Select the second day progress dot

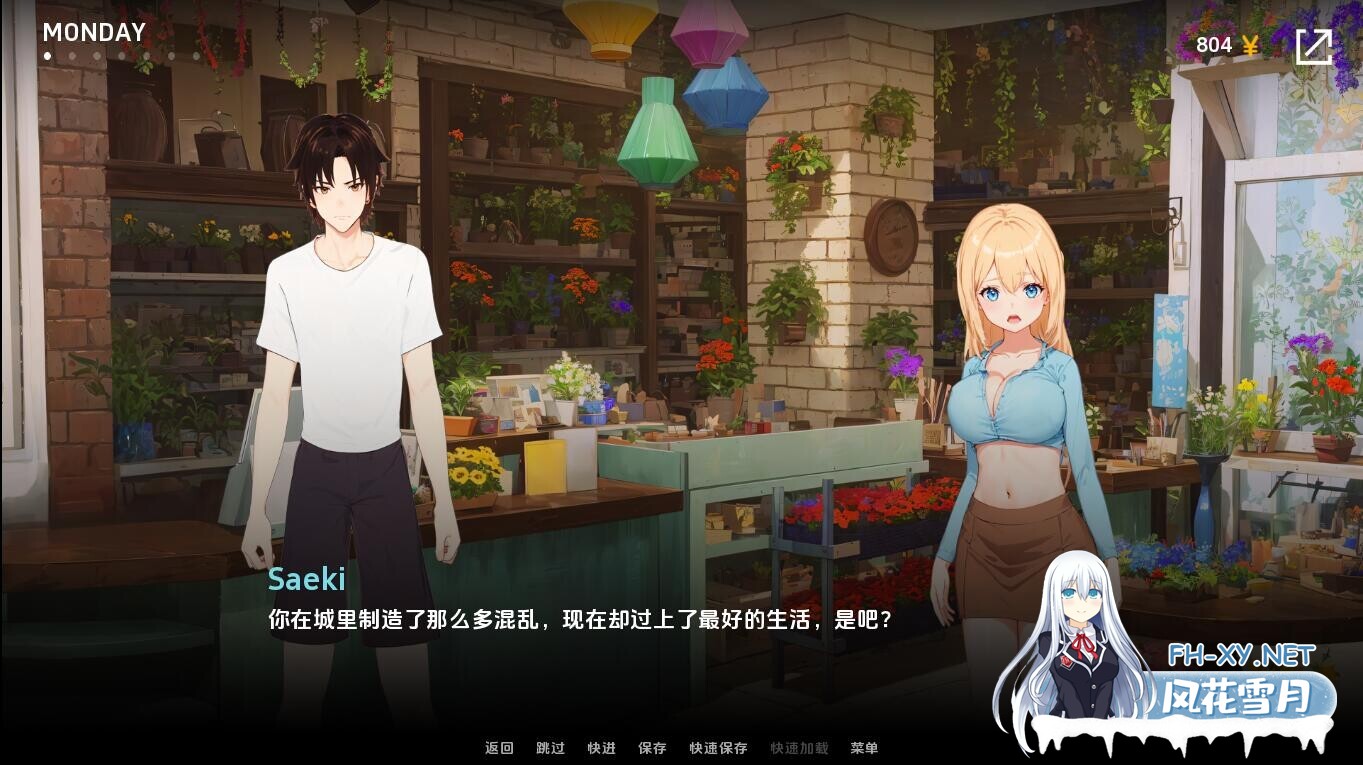(72, 55)
